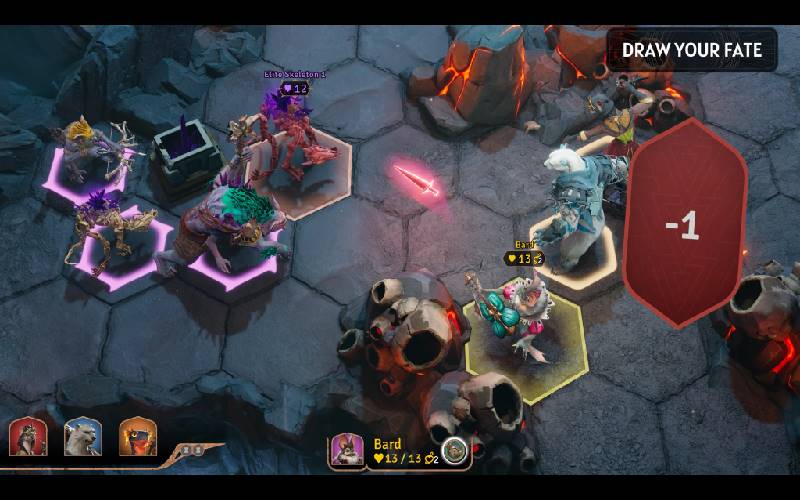
Task: Select the red-framed hero portrait in turn order
Action: (28, 437)
